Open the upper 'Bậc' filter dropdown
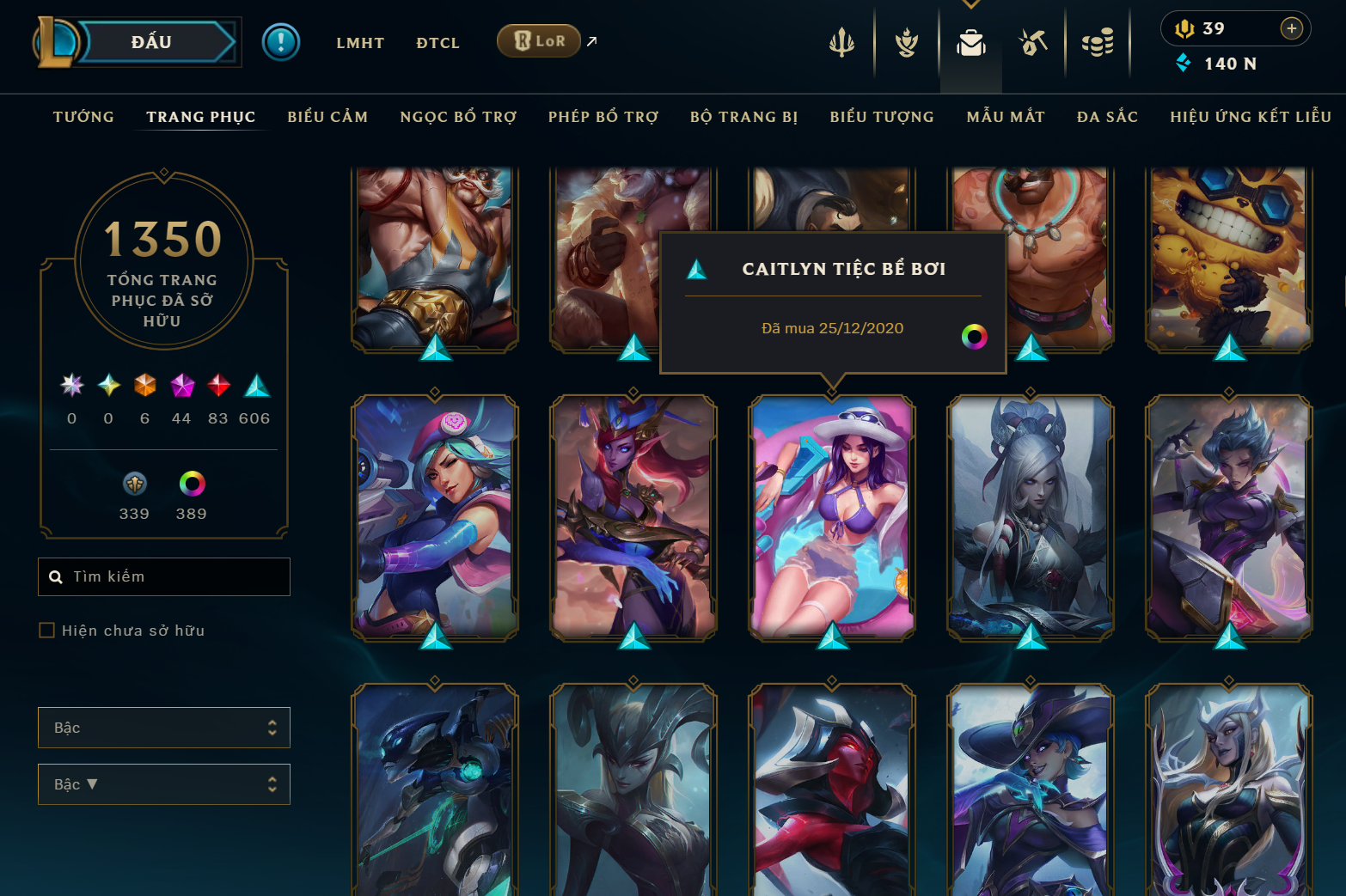1346x896 pixels. 163,728
